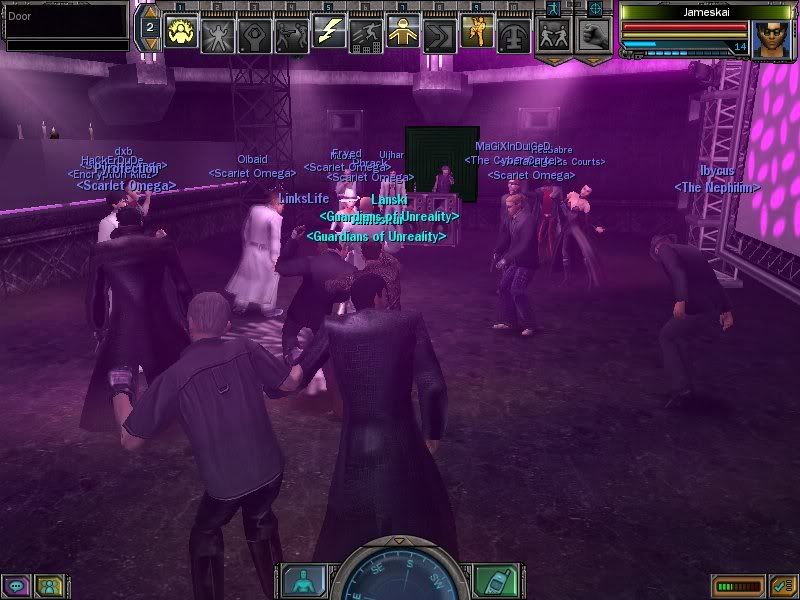Click the green checkmark button

point(783,585)
